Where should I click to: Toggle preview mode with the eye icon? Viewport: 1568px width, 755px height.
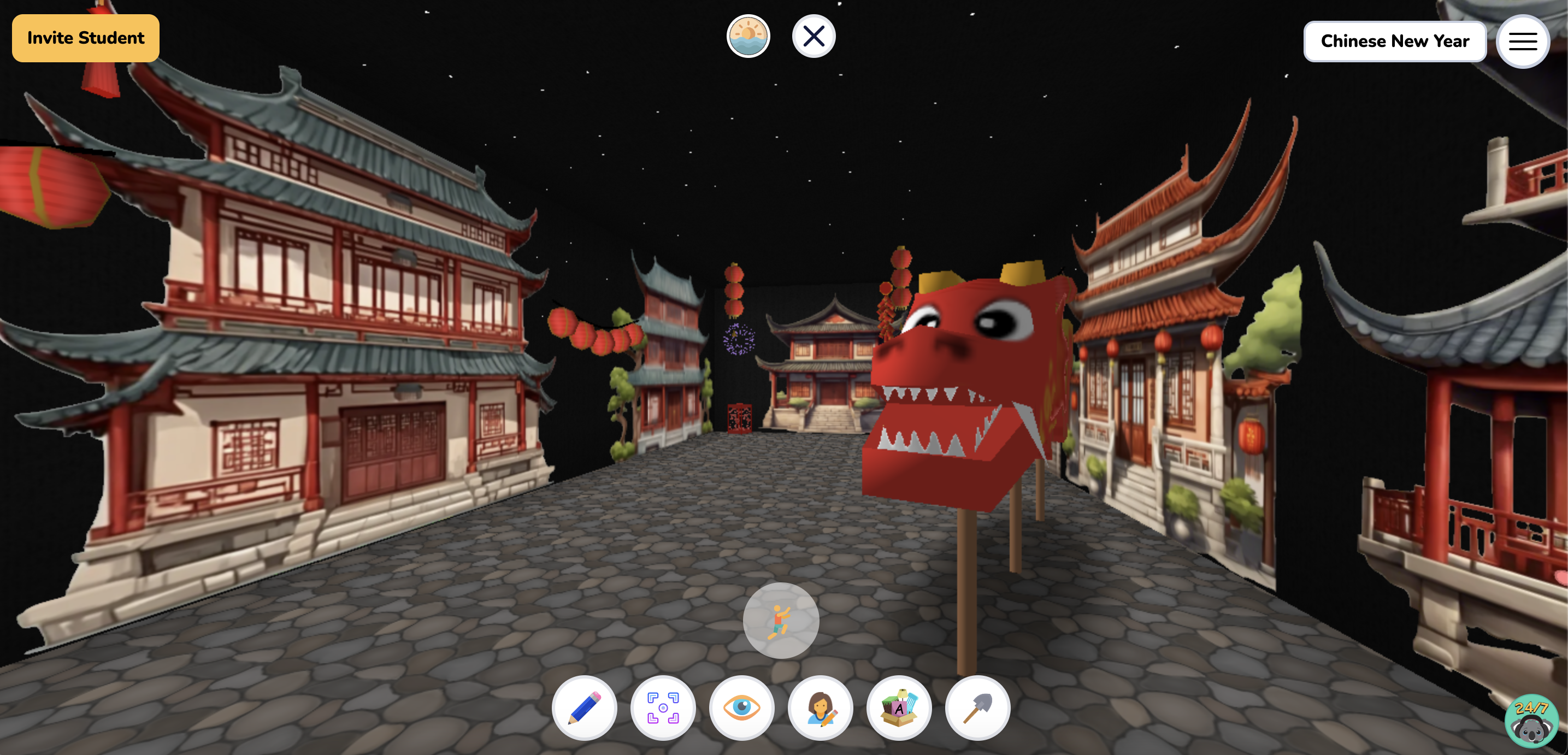tap(741, 707)
